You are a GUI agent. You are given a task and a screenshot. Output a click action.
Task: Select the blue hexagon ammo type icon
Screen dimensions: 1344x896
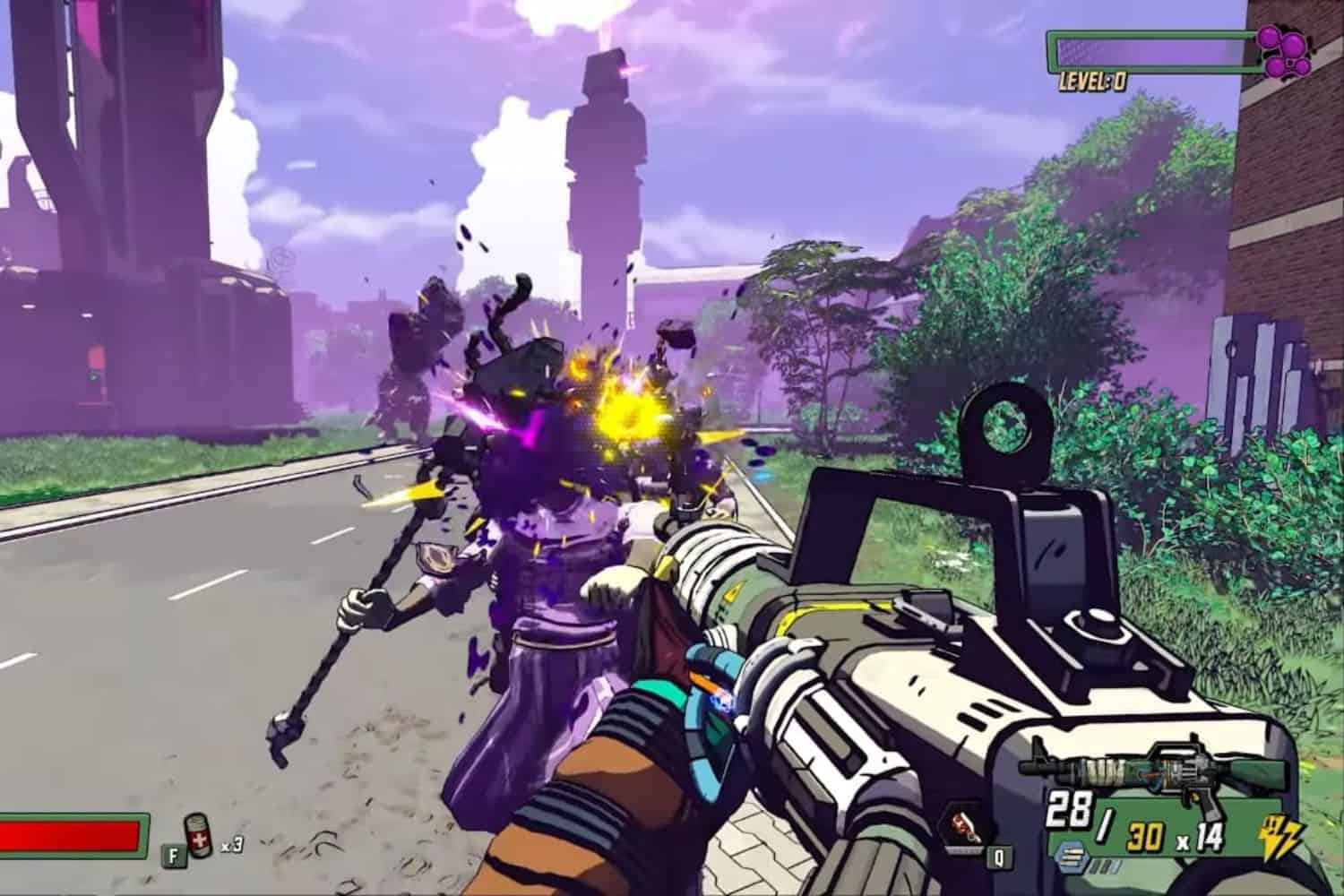[1066, 850]
